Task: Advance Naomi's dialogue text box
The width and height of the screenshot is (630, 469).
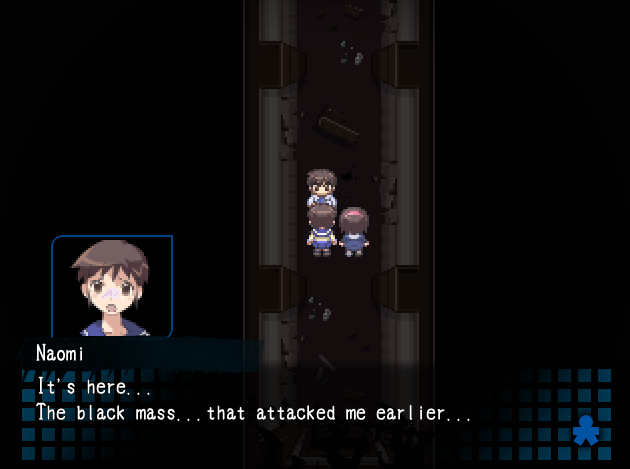Action: 300,400
